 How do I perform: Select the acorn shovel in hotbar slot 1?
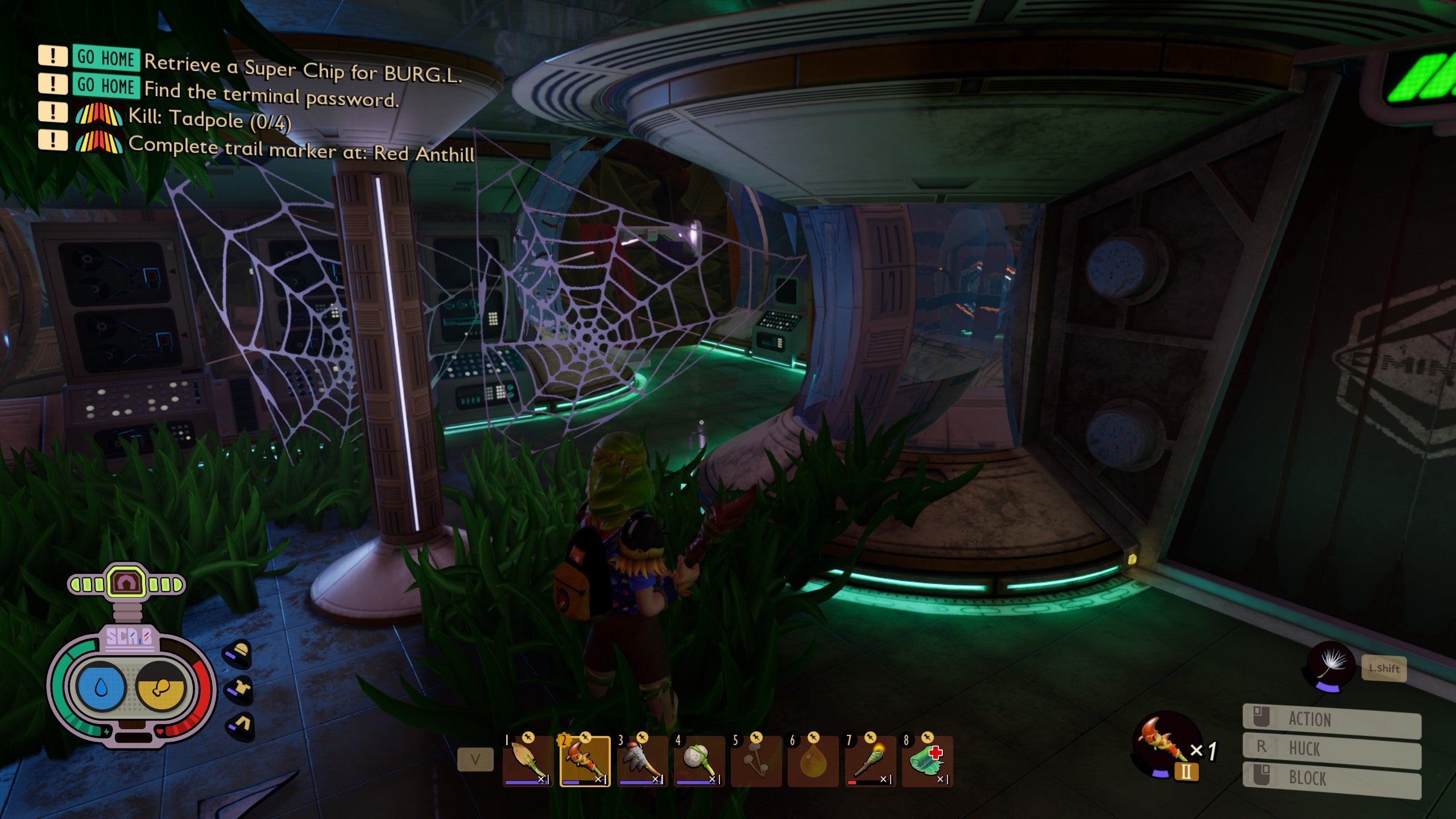tap(528, 761)
